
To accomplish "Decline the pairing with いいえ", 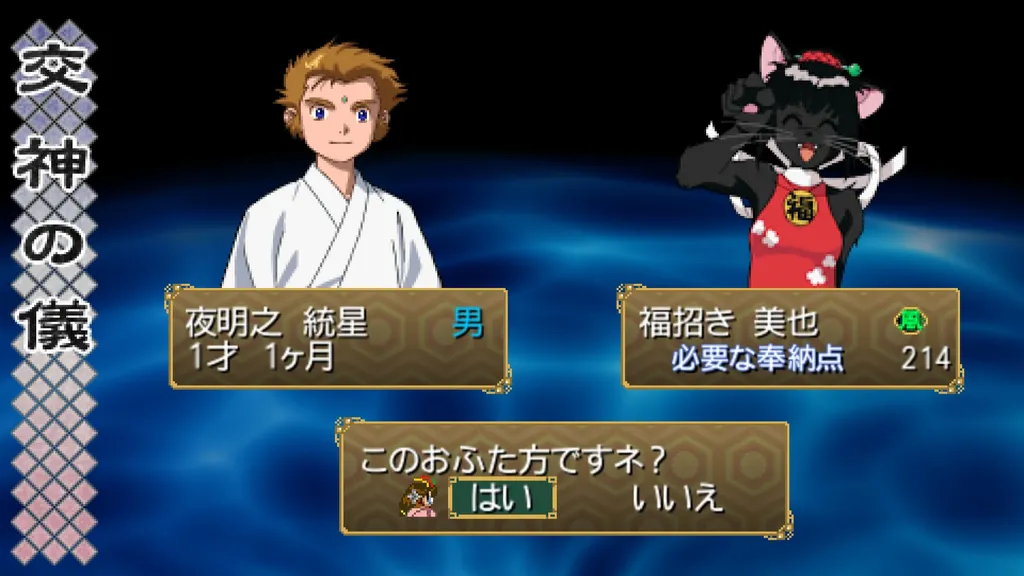I will (x=677, y=497).
